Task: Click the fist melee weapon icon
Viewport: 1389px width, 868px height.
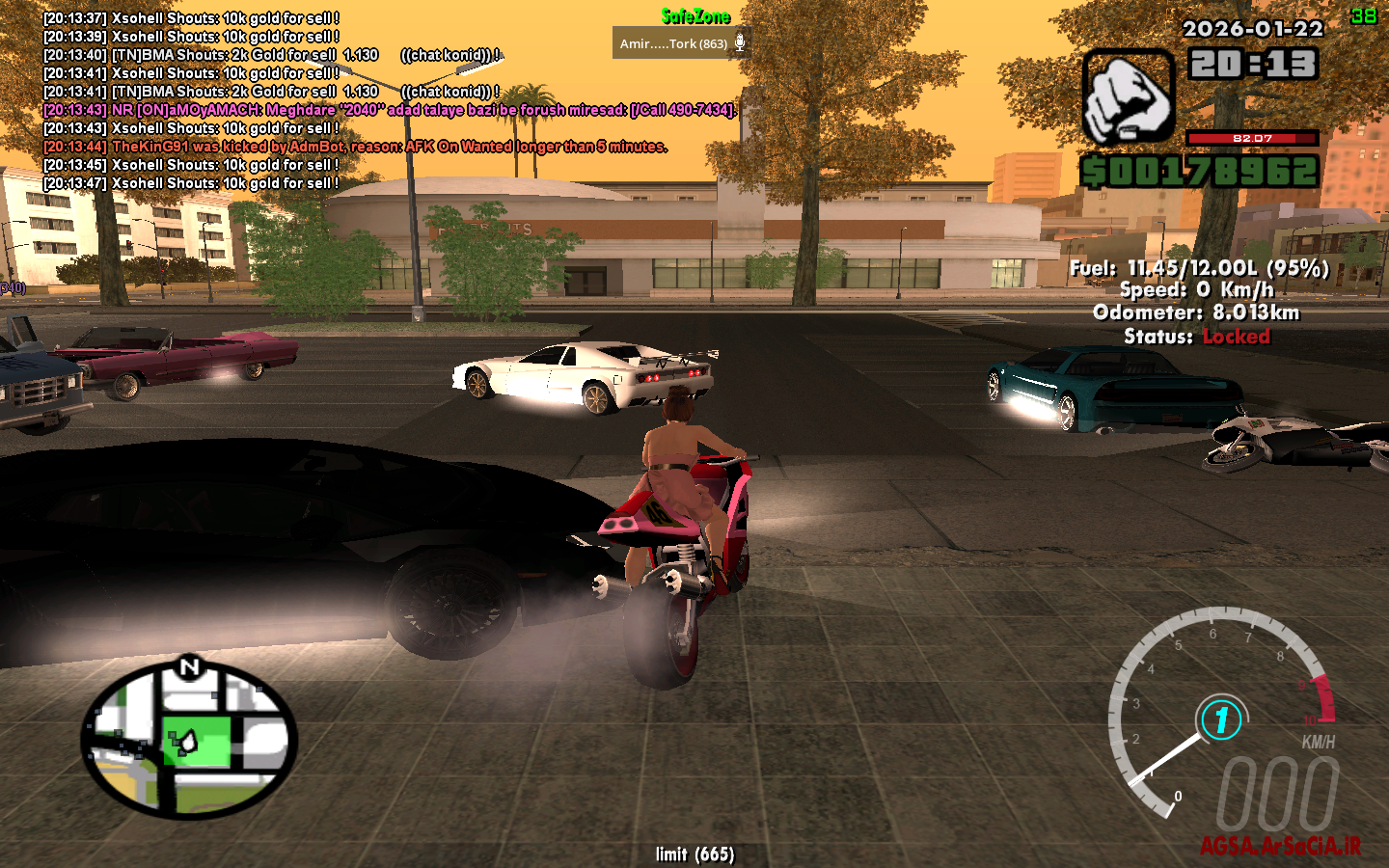Action: tap(1128, 95)
